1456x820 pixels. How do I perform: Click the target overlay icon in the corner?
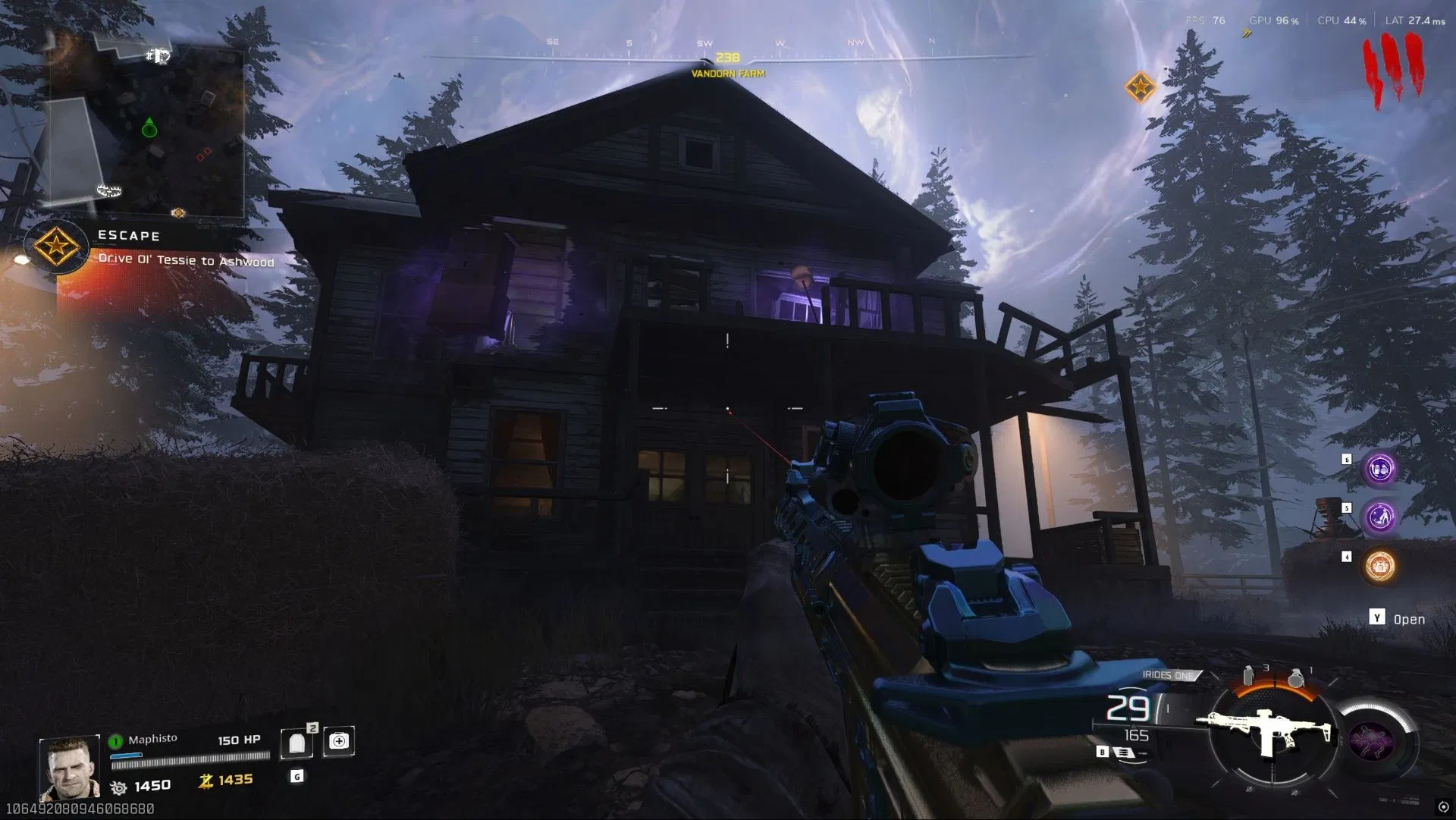1443,807
